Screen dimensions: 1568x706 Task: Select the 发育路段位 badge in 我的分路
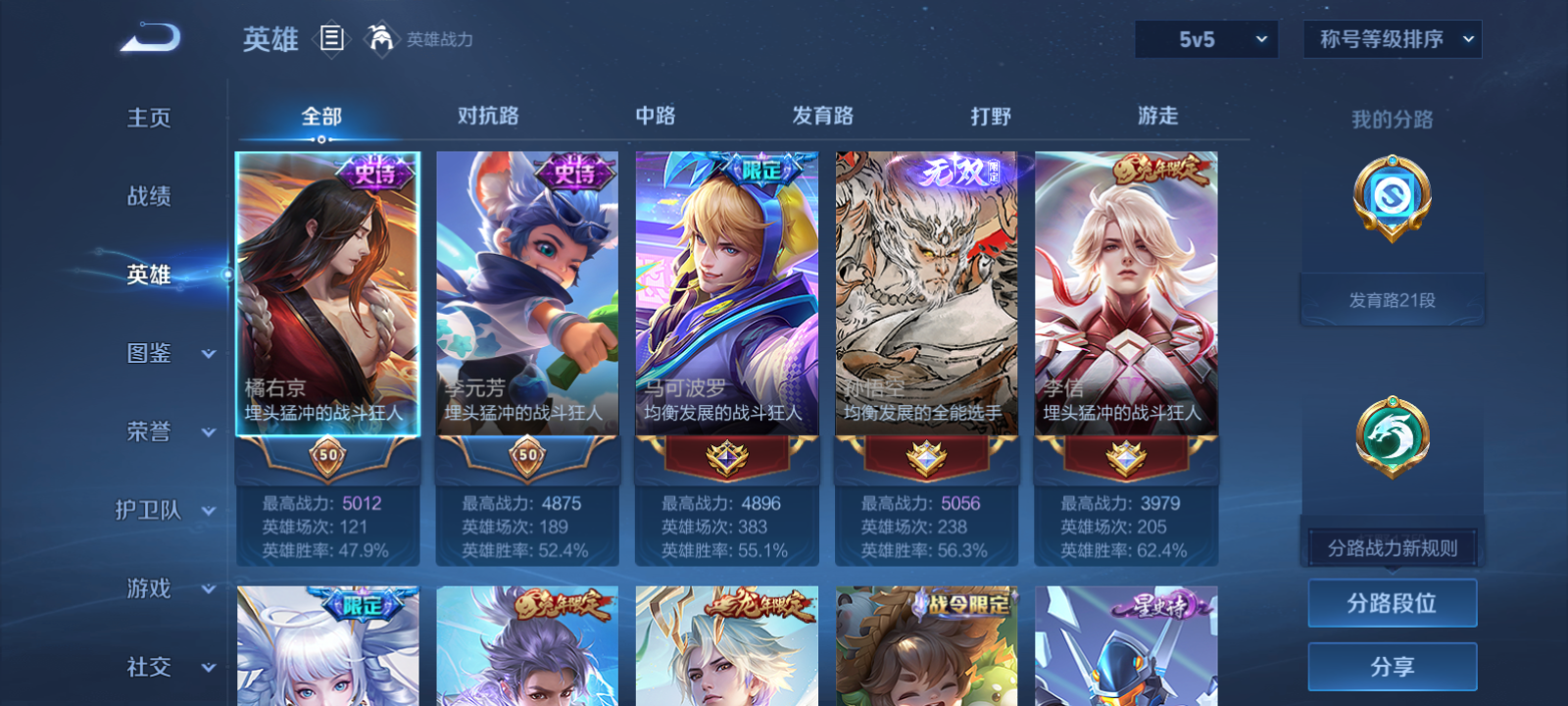point(1393,197)
